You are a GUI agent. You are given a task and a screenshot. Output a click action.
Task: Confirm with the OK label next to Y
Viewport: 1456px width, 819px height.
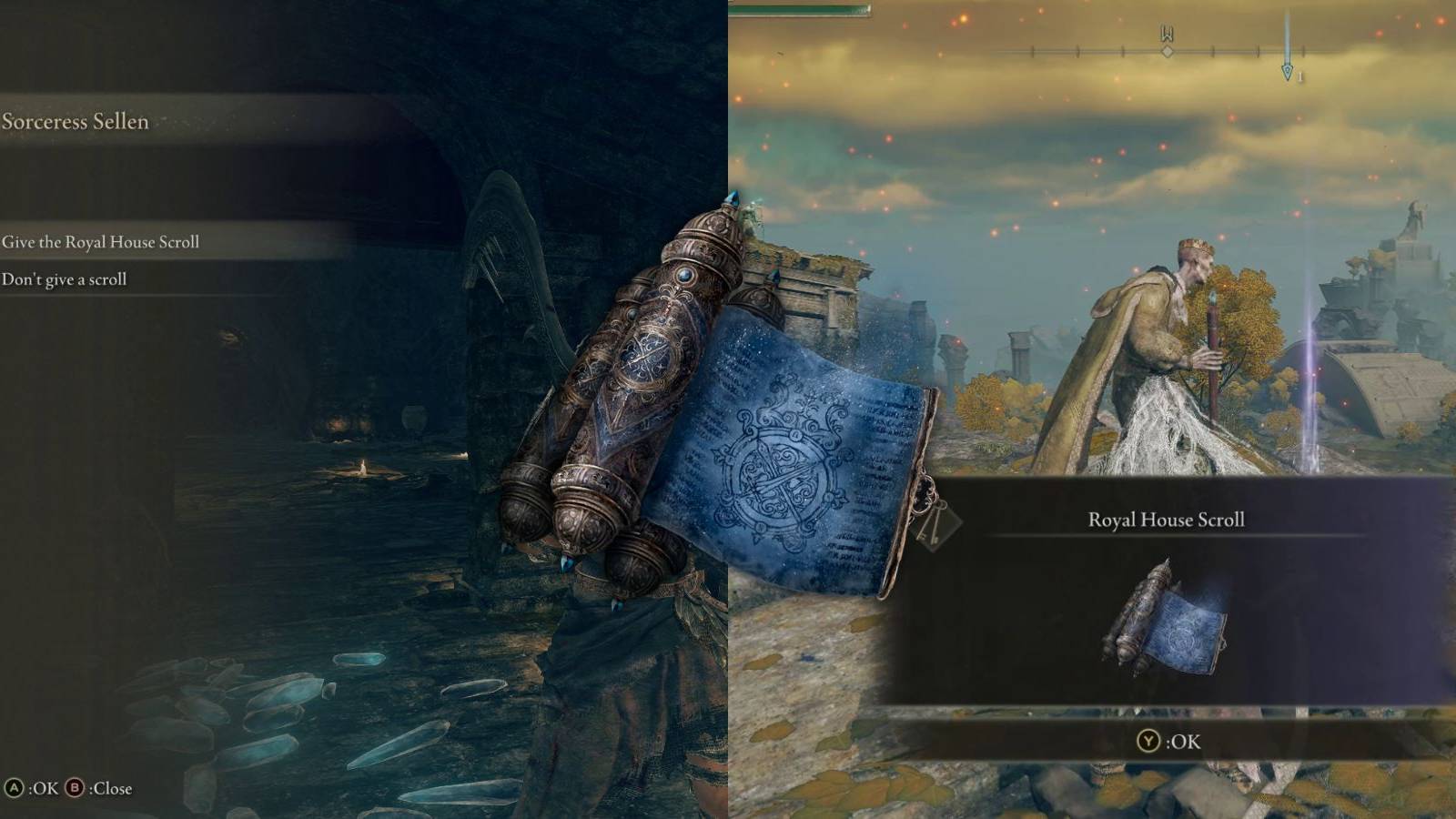click(x=1185, y=743)
